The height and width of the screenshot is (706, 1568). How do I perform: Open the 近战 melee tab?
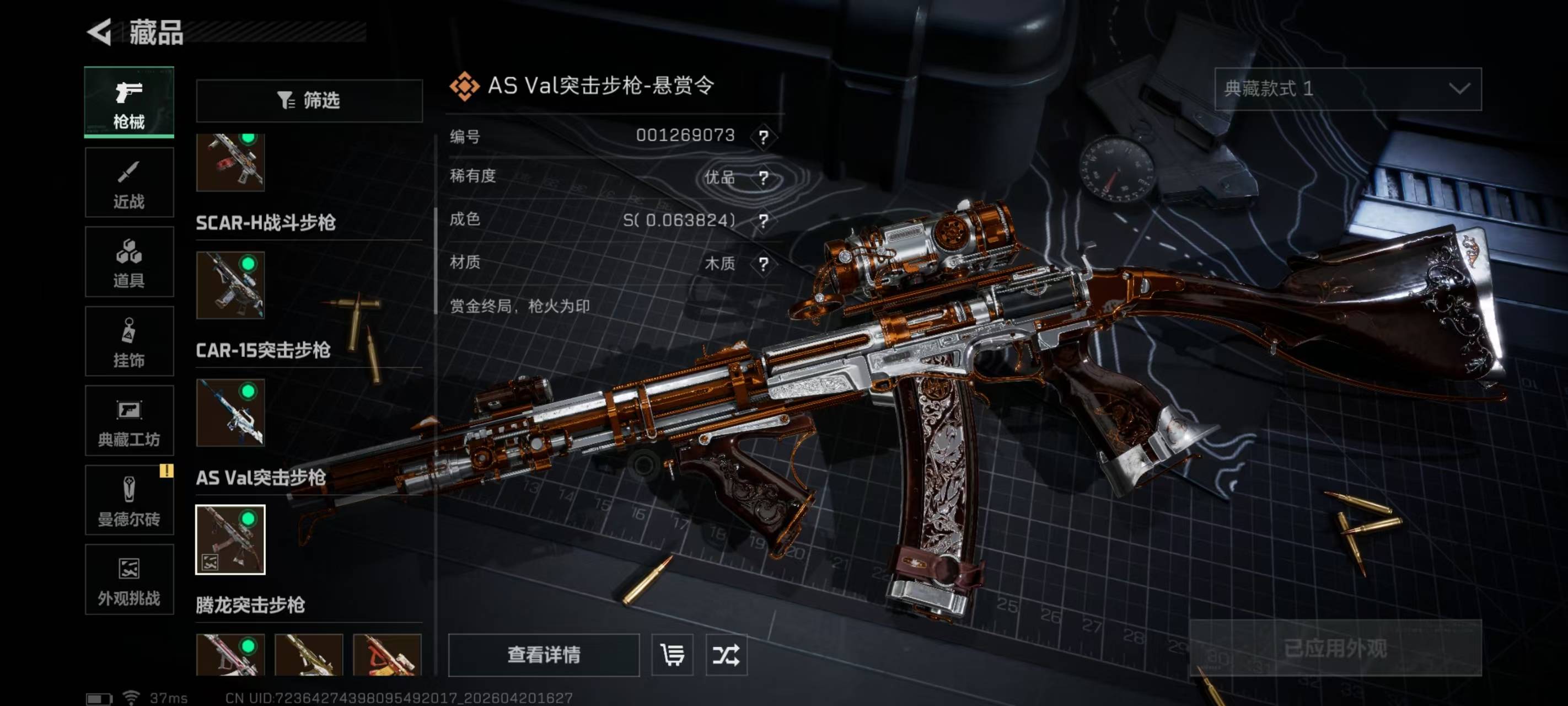coord(129,182)
